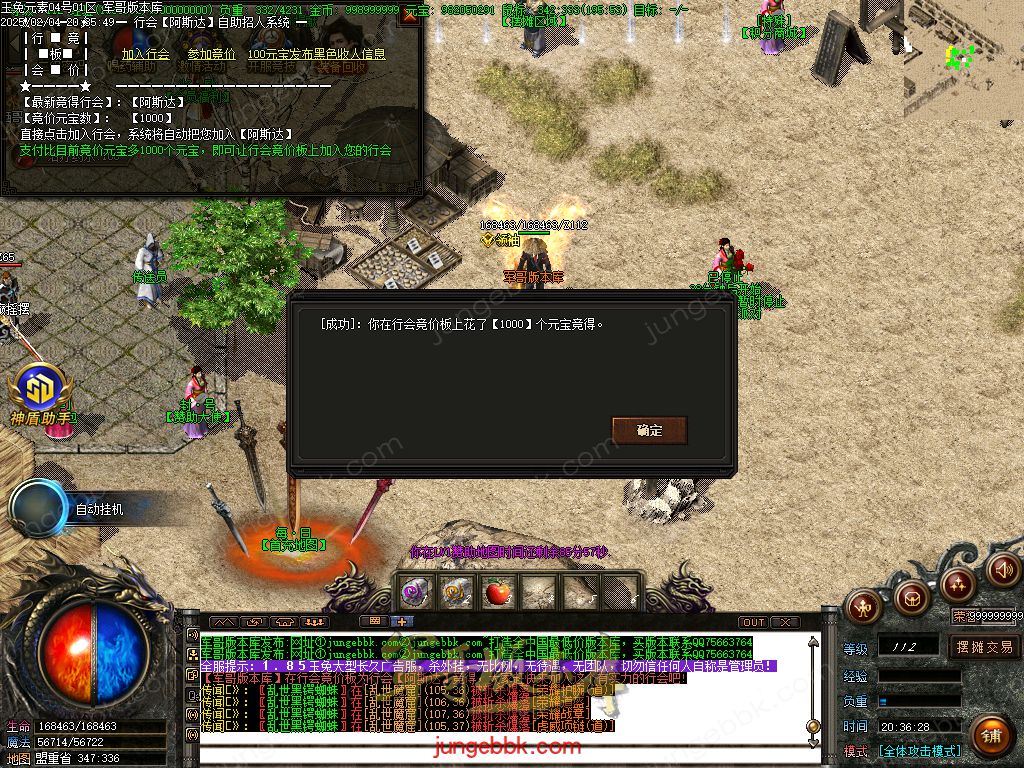The height and width of the screenshot is (768, 1024).
Task: Select the purple scroll hotbar slot
Action: 416,592
